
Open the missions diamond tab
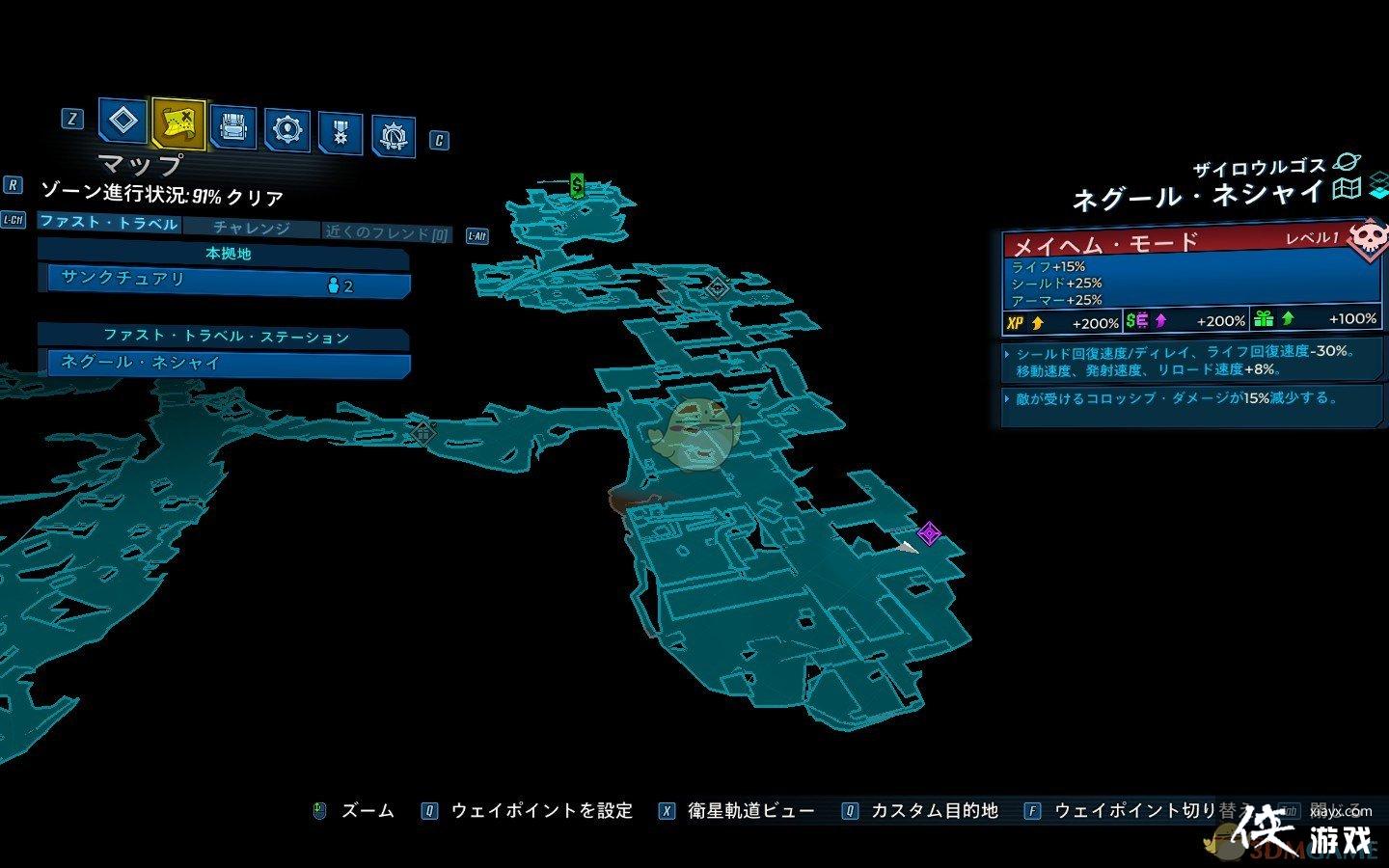[x=123, y=122]
